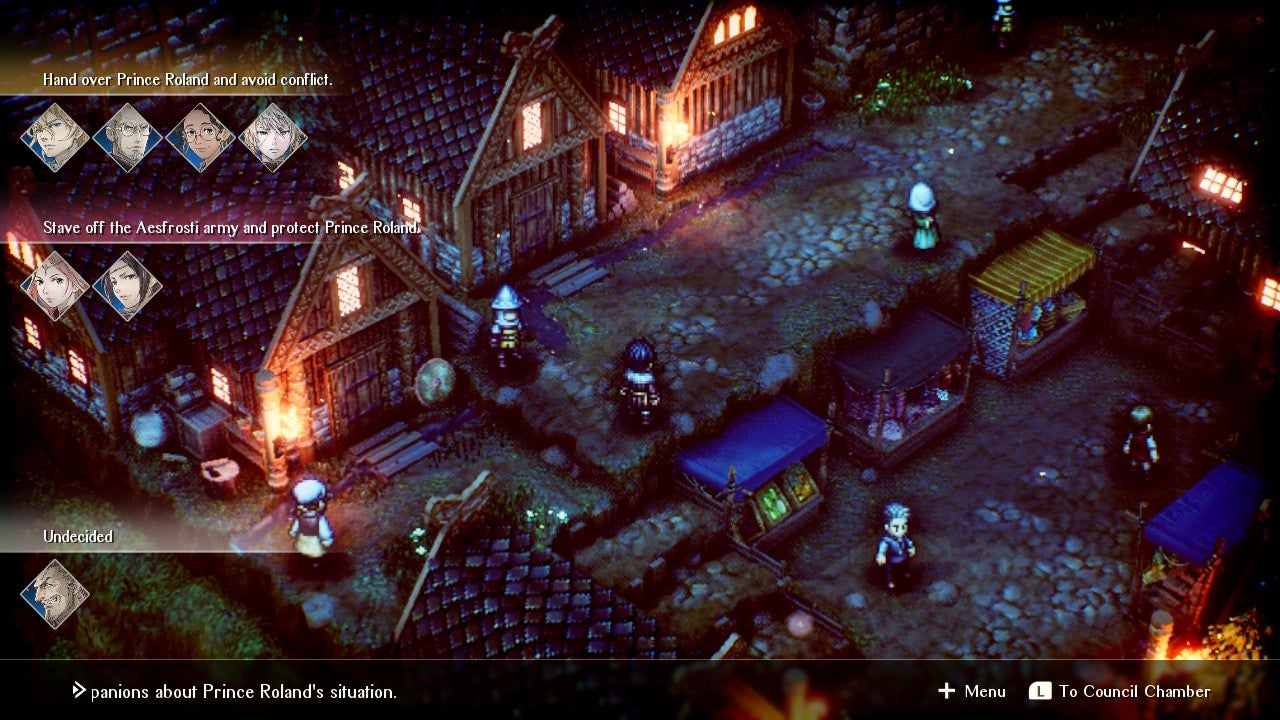The width and height of the screenshot is (1280, 720).
Task: Select the bespectacled character portrait in the hand-over group
Action: [x=127, y=135]
